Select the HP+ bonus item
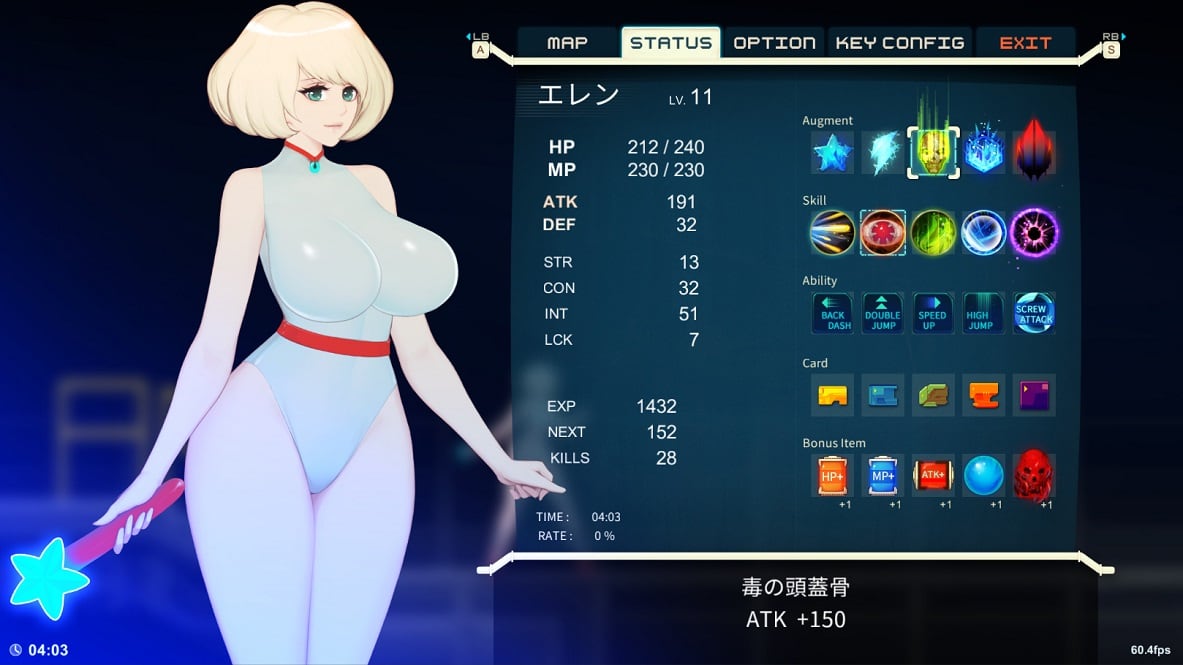This screenshot has height=665, width=1183. click(x=832, y=476)
